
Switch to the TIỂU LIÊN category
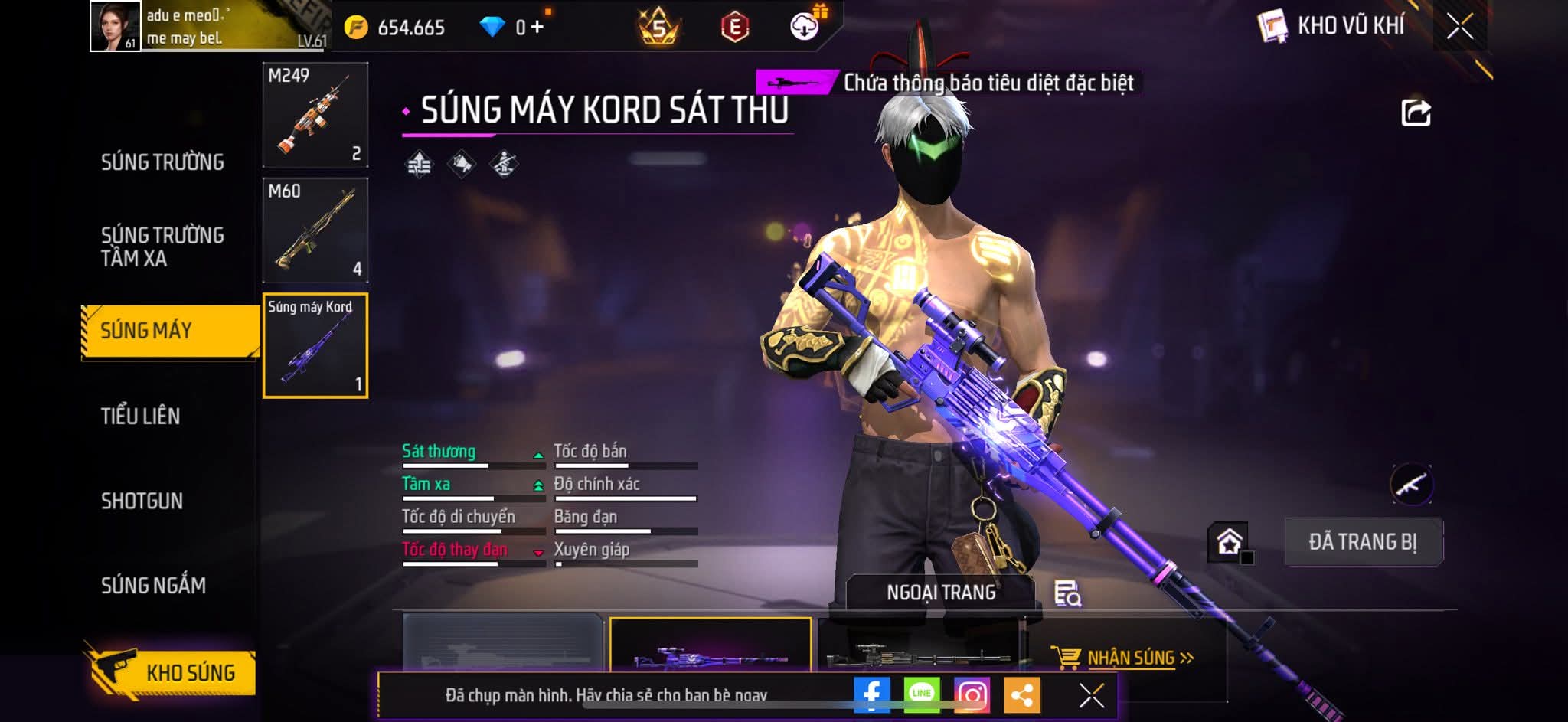[141, 416]
